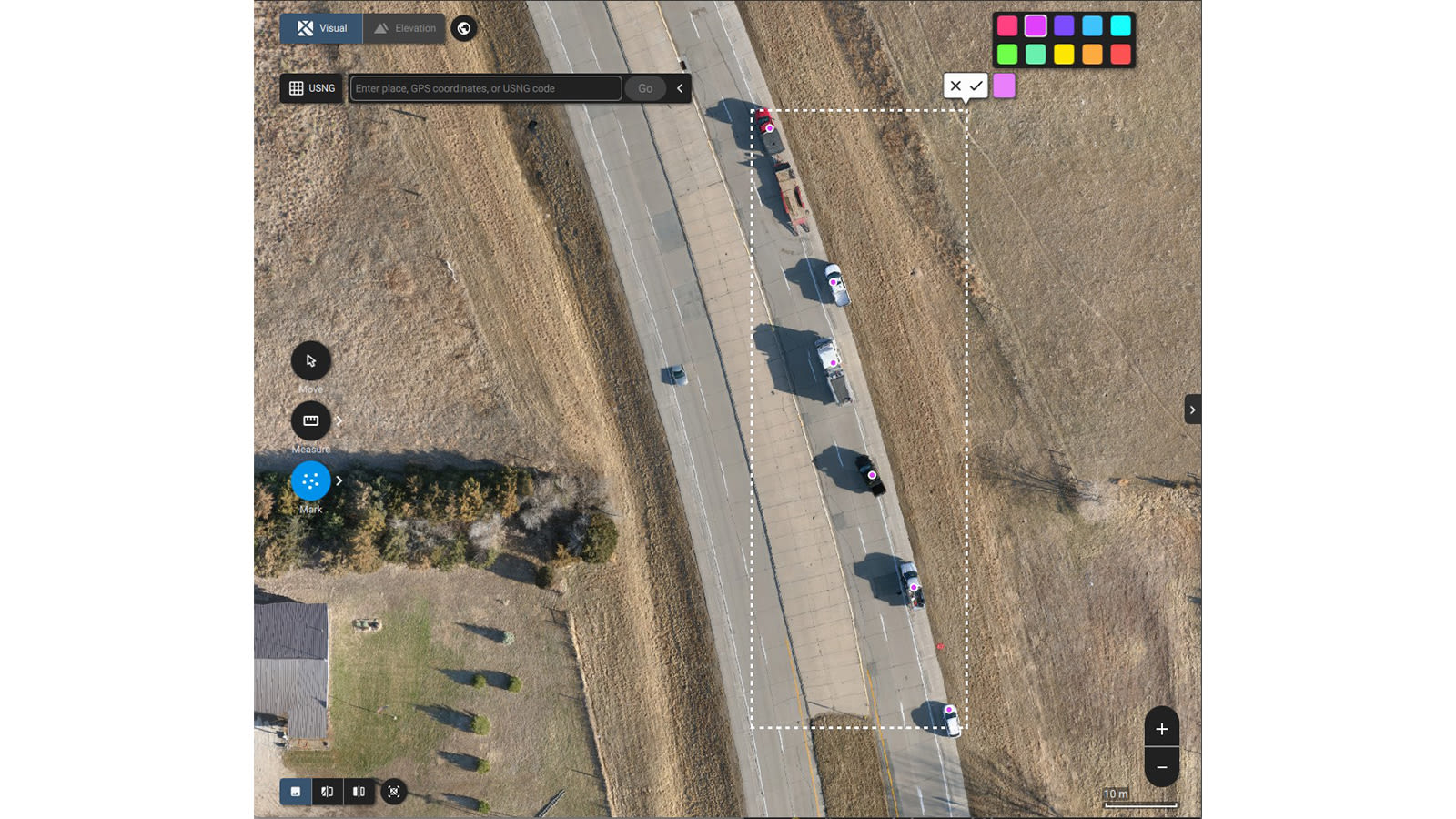Open the right side panel arrow

coord(1193,409)
